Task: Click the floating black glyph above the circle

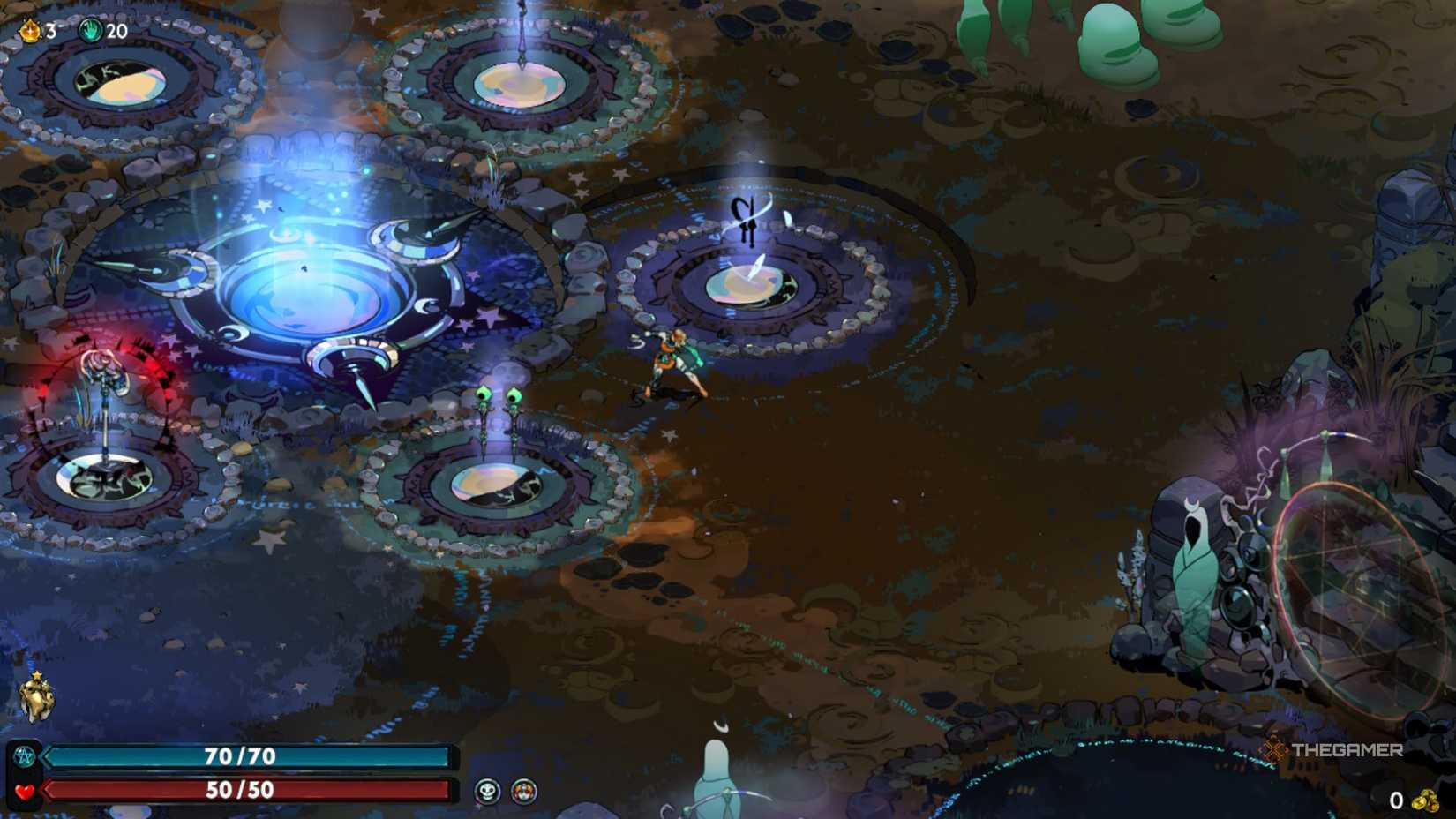Action: click(744, 221)
